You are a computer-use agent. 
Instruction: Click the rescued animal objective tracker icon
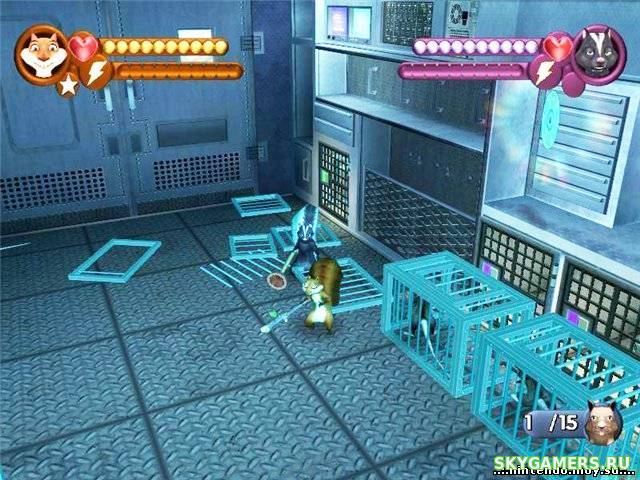tap(602, 424)
